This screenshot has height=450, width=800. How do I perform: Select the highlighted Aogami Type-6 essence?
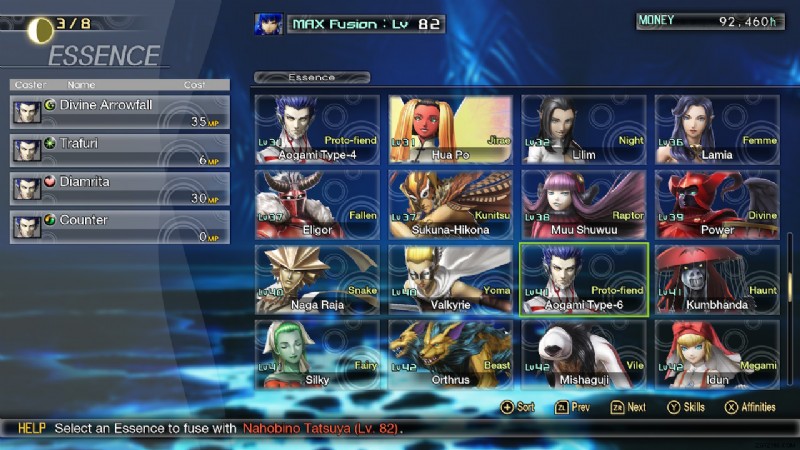coord(584,279)
